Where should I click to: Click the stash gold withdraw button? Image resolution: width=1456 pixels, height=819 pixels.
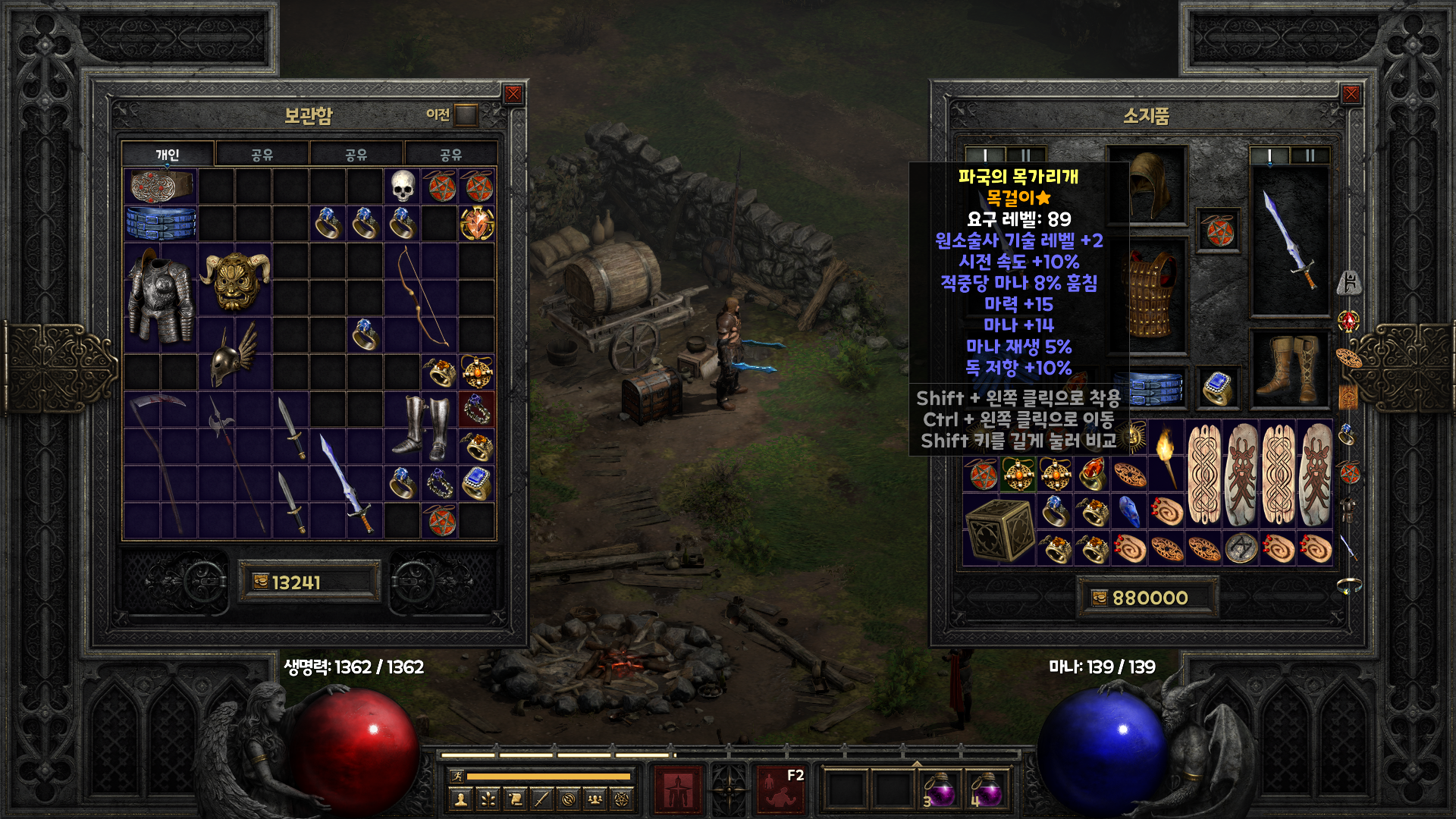(x=260, y=582)
